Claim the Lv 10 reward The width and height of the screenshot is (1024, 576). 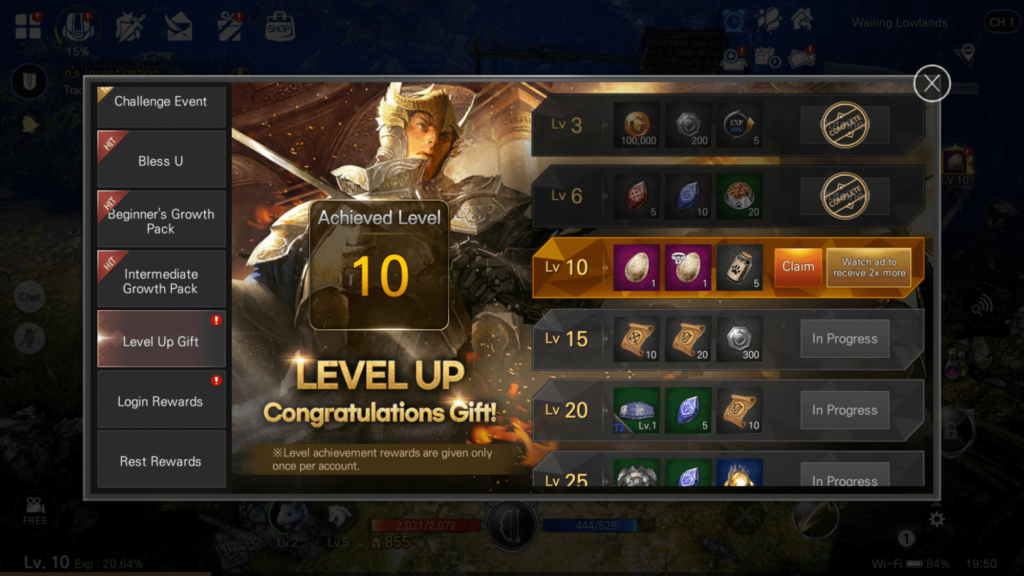pyautogui.click(x=797, y=267)
